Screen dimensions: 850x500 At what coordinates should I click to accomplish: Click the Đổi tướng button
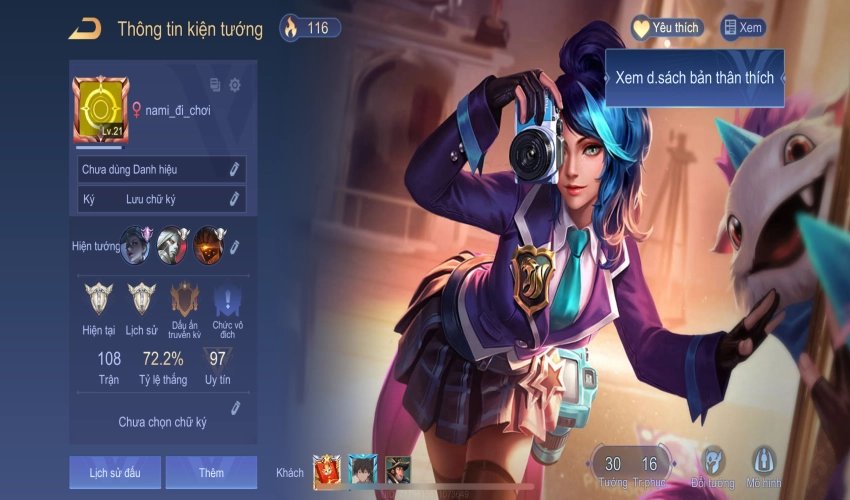713,467
